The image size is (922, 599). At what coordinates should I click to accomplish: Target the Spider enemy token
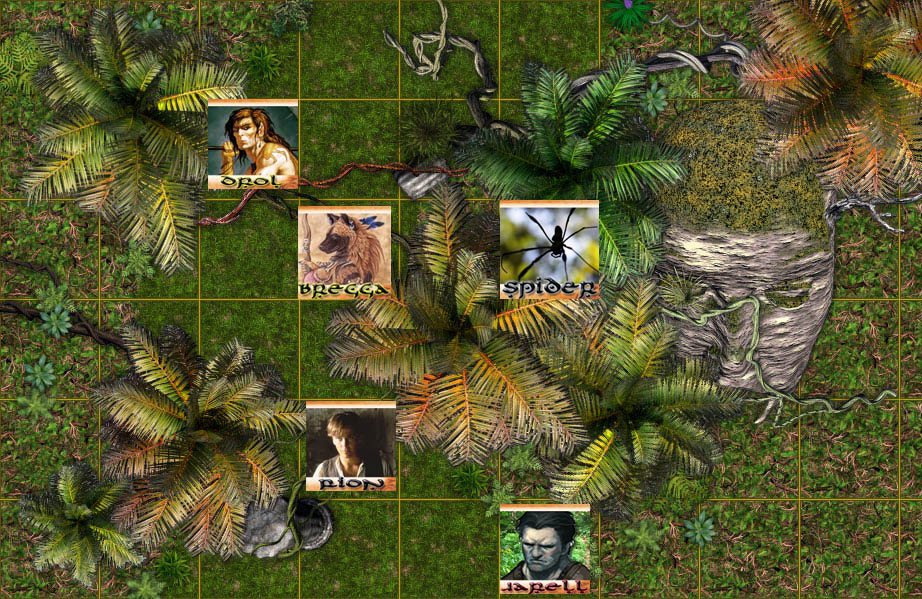549,249
